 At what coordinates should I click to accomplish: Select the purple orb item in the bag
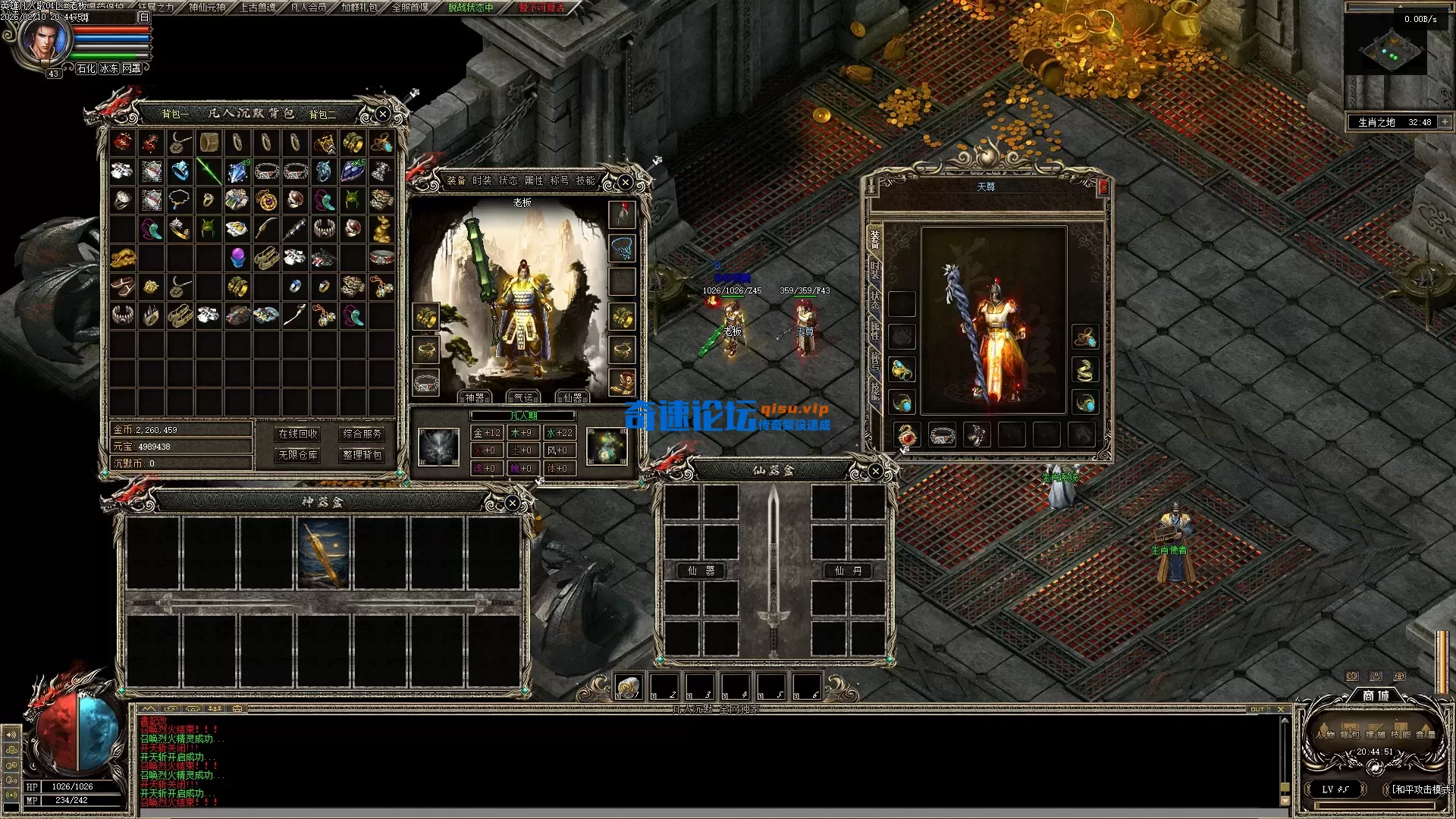point(237,257)
